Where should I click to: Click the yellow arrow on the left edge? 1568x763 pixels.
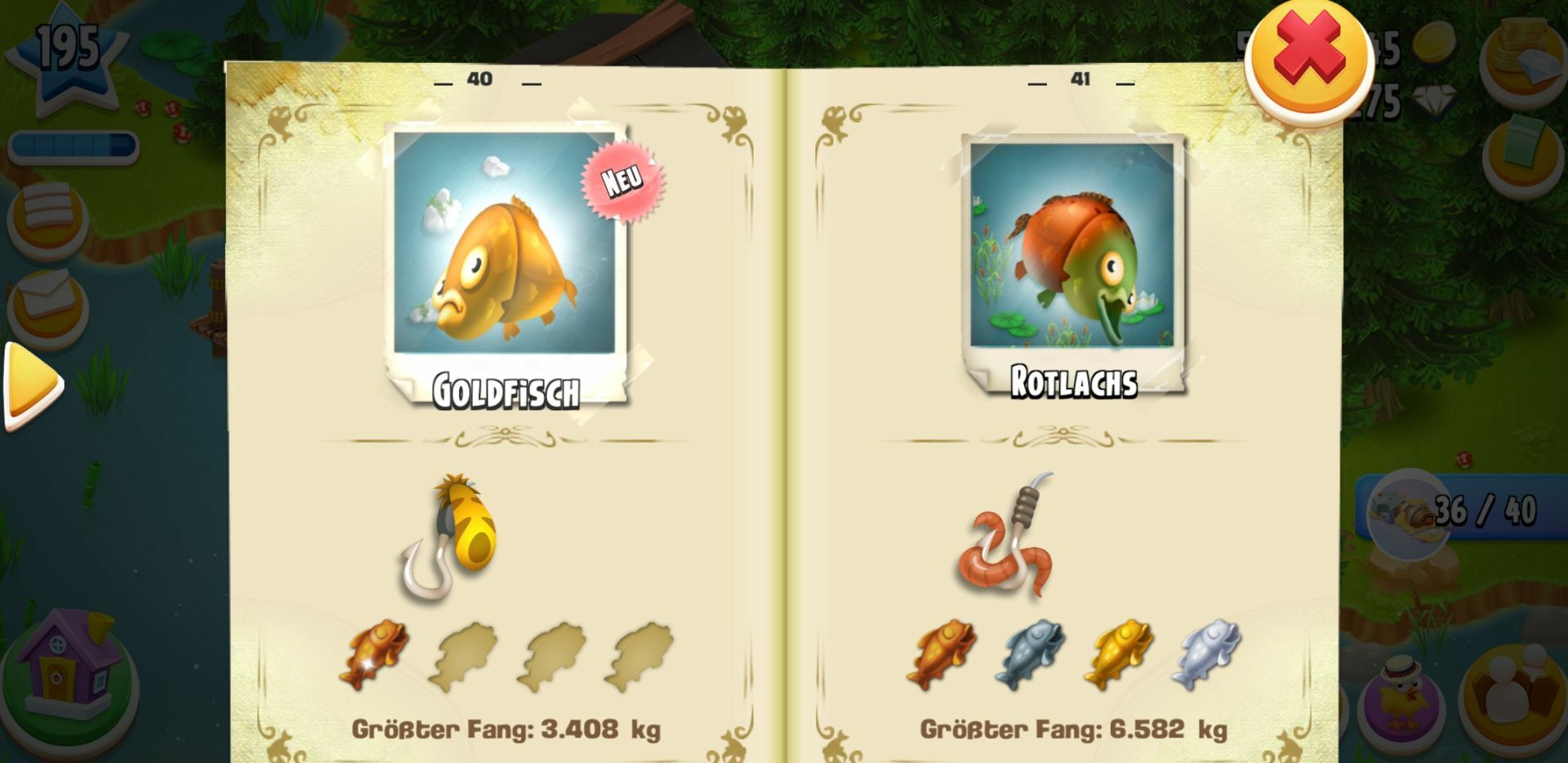[x=33, y=384]
